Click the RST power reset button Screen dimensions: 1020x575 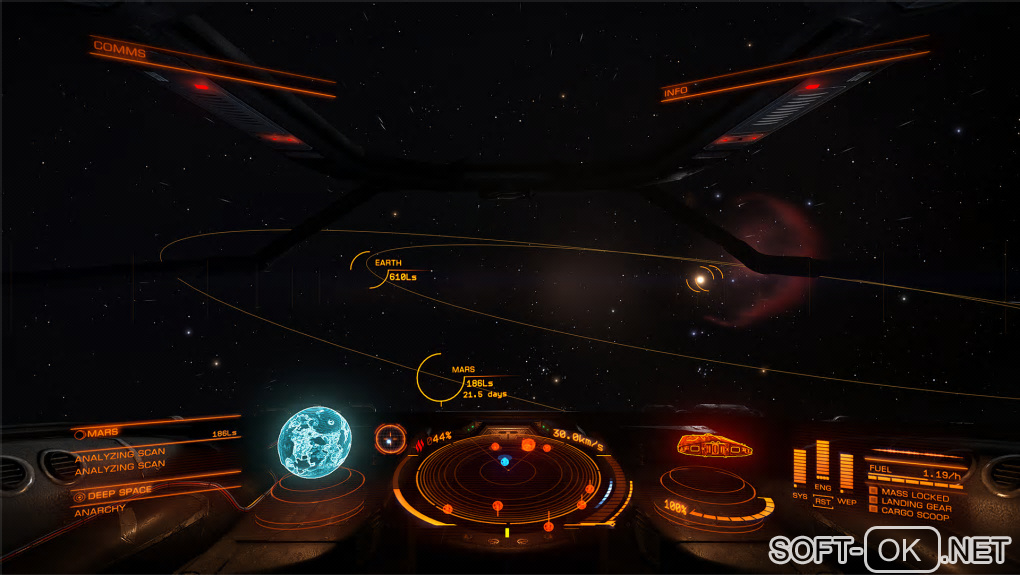(823, 501)
